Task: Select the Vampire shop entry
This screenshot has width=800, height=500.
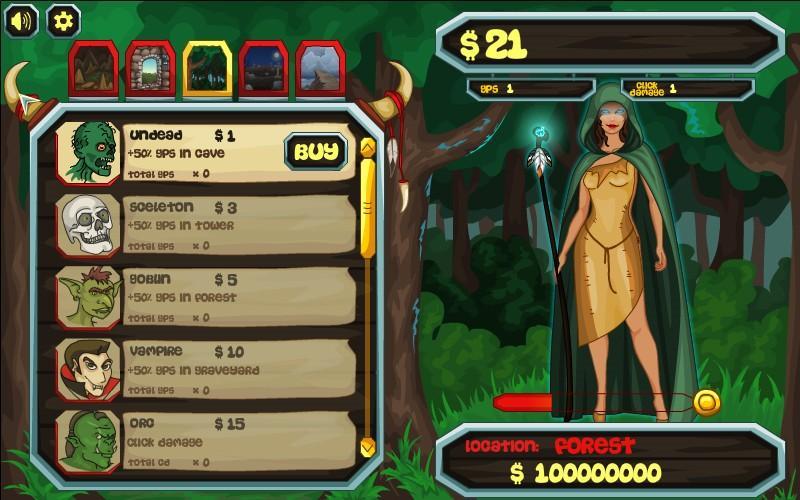Action: 205,368
